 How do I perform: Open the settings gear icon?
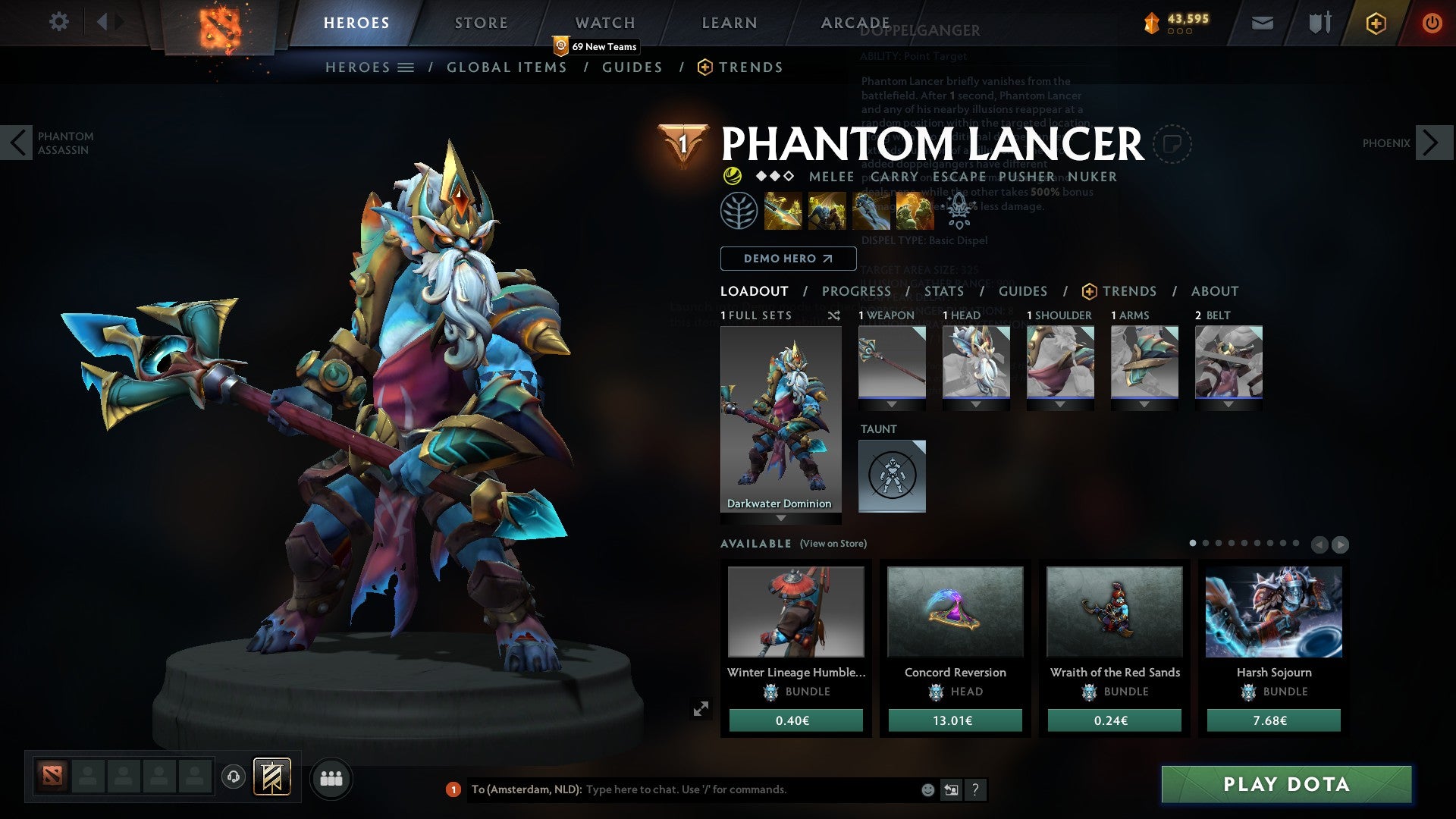tap(59, 22)
